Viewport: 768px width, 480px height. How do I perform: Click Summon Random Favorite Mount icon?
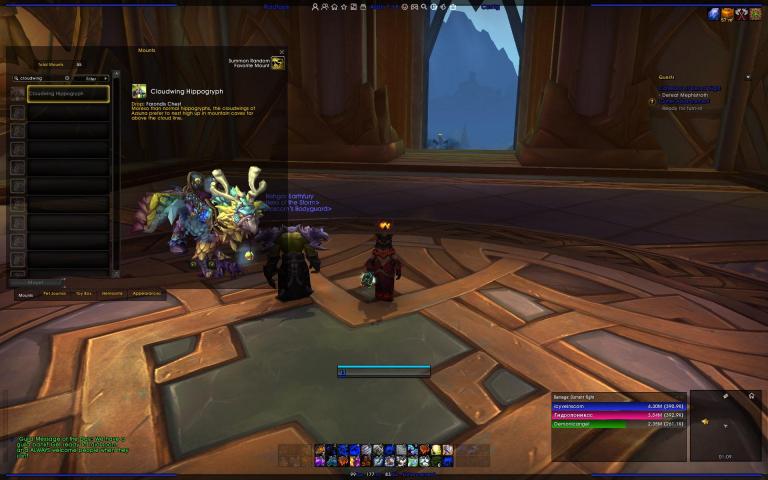[278, 63]
